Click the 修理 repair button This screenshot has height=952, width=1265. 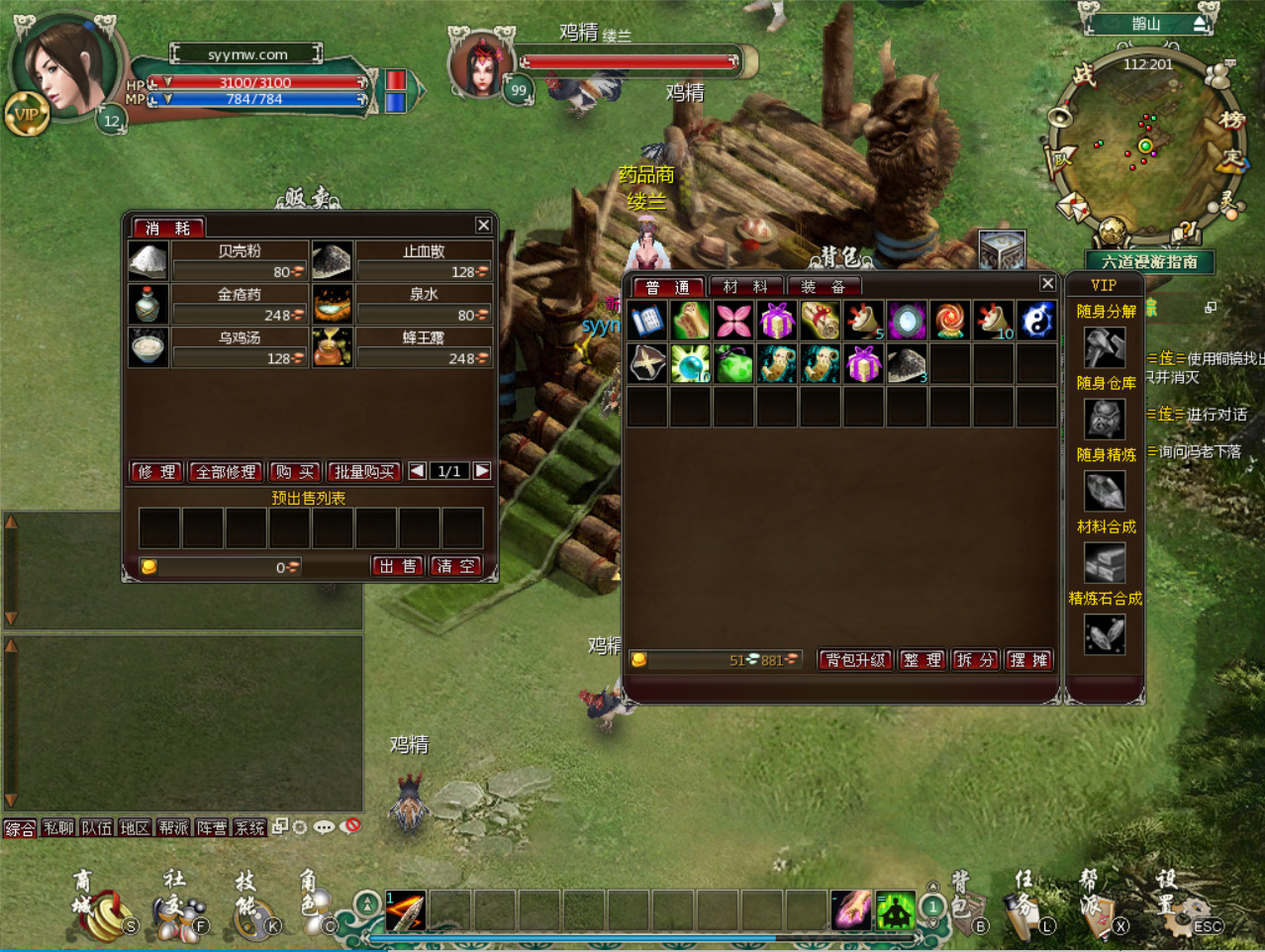click(156, 472)
